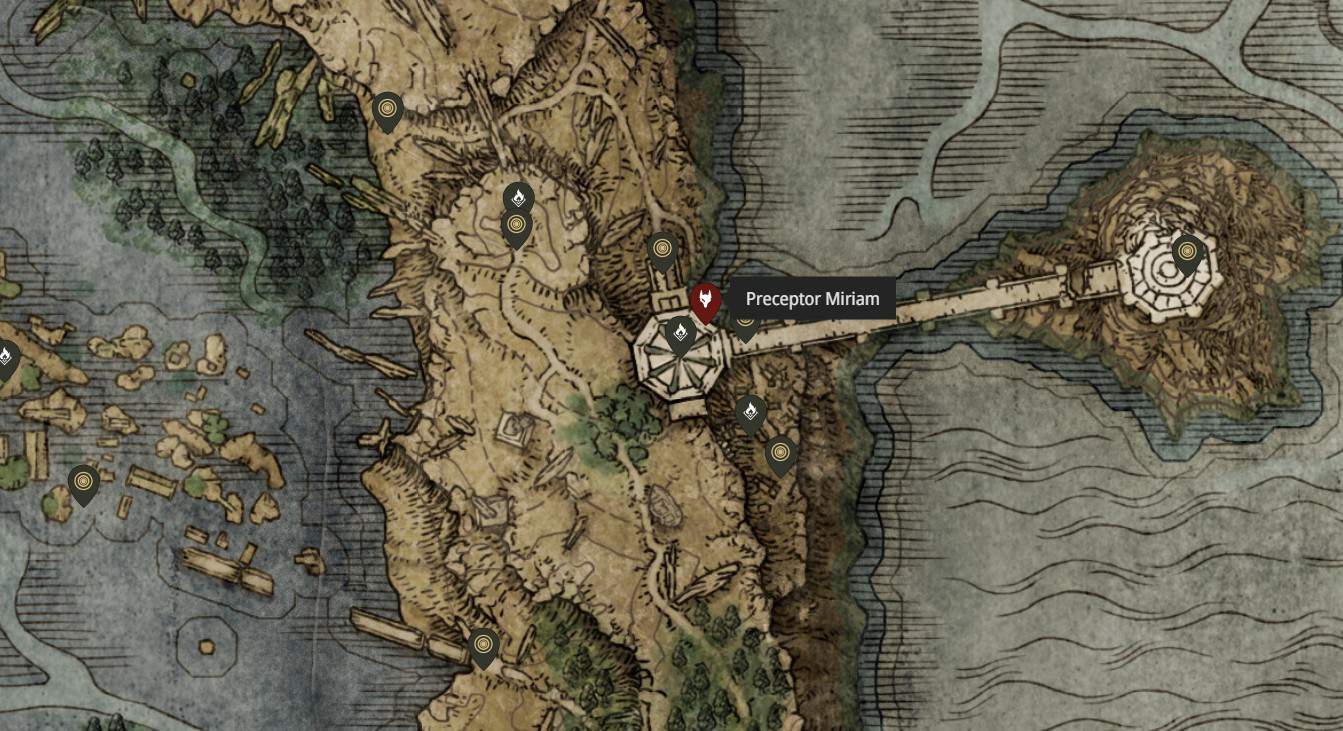Click the flame marker at the far-left map edge
The width and height of the screenshot is (1343, 731).
tap(7, 355)
